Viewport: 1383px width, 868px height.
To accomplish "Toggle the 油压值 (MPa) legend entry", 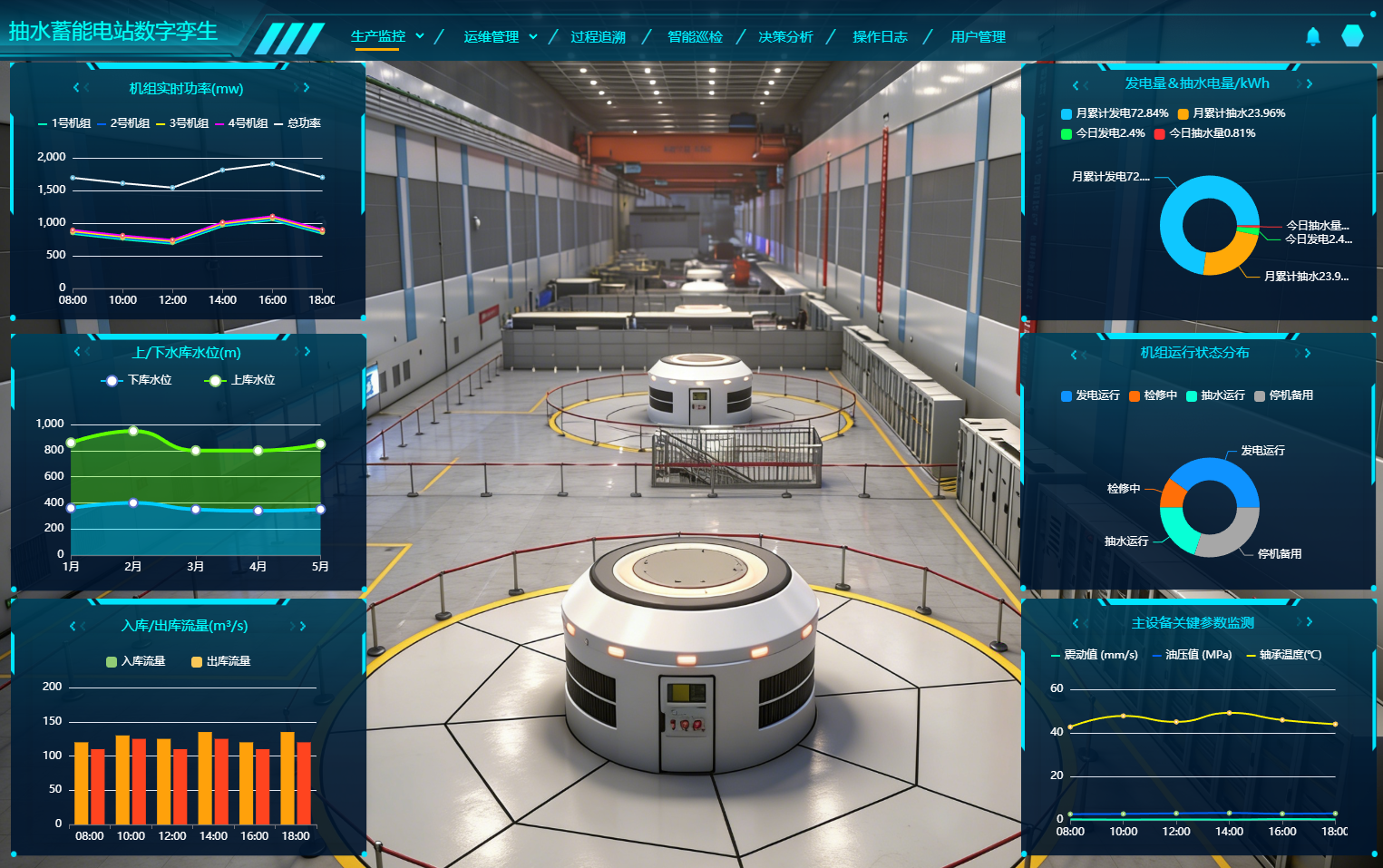I will click(1192, 655).
